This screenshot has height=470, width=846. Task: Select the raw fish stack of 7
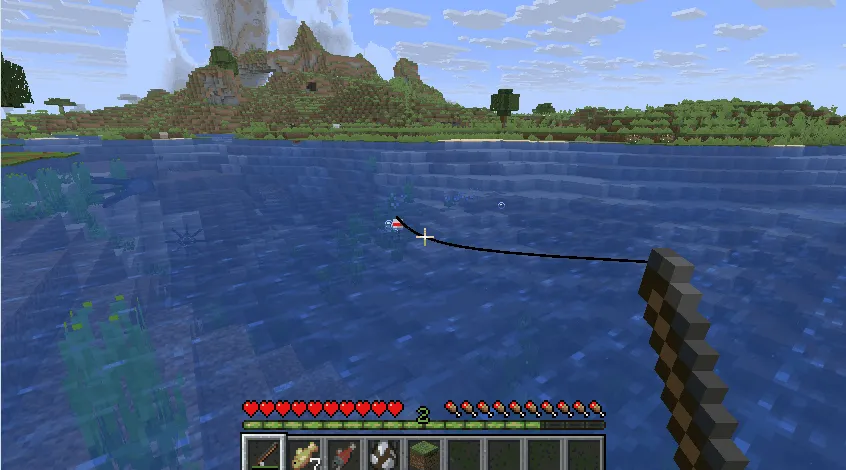pyautogui.click(x=304, y=454)
